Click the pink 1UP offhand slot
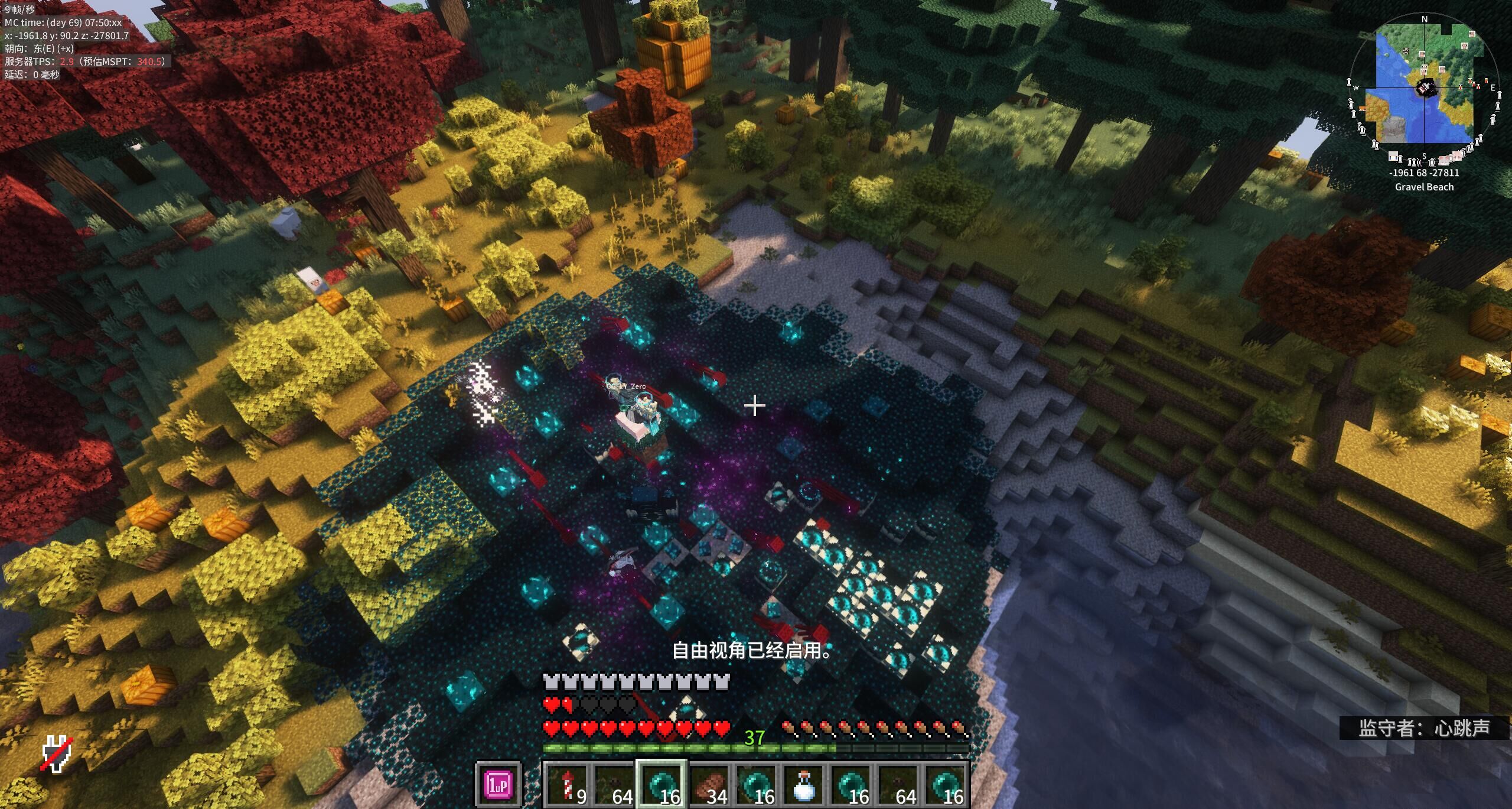 click(x=498, y=784)
